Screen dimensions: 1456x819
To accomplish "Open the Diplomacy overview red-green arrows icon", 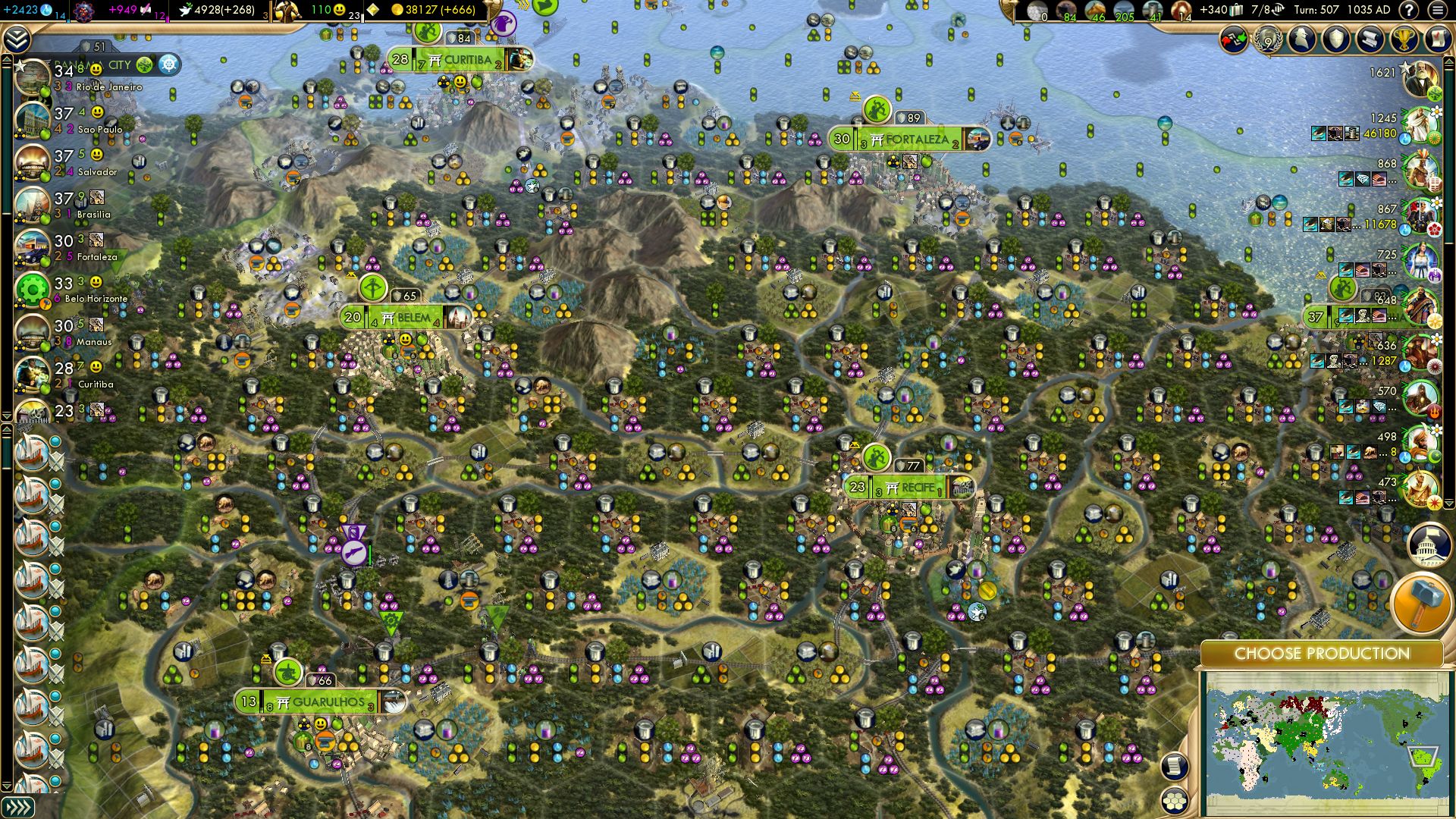I will click(x=1233, y=39).
